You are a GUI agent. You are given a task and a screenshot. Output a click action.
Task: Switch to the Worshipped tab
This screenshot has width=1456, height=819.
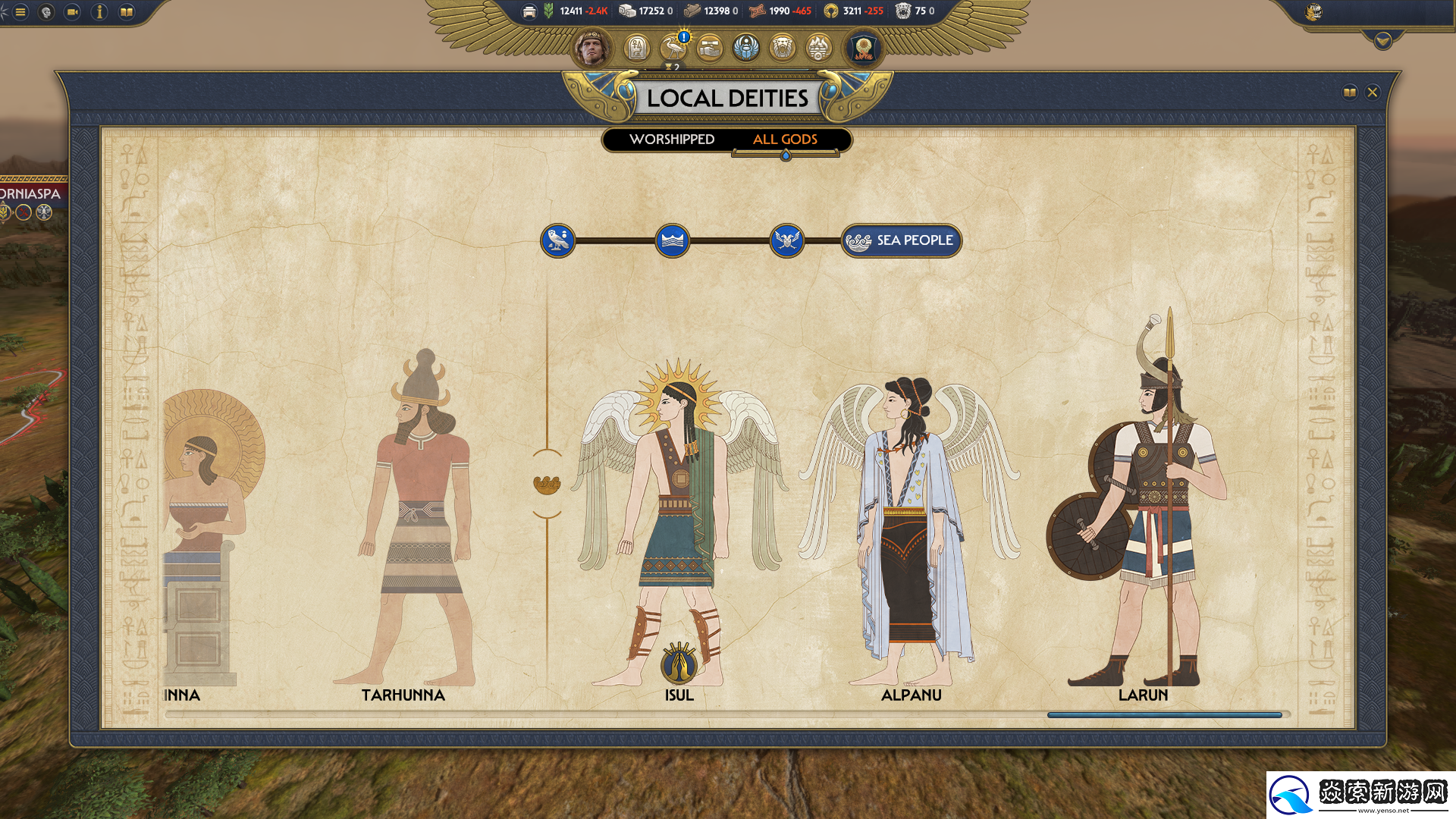(x=671, y=140)
